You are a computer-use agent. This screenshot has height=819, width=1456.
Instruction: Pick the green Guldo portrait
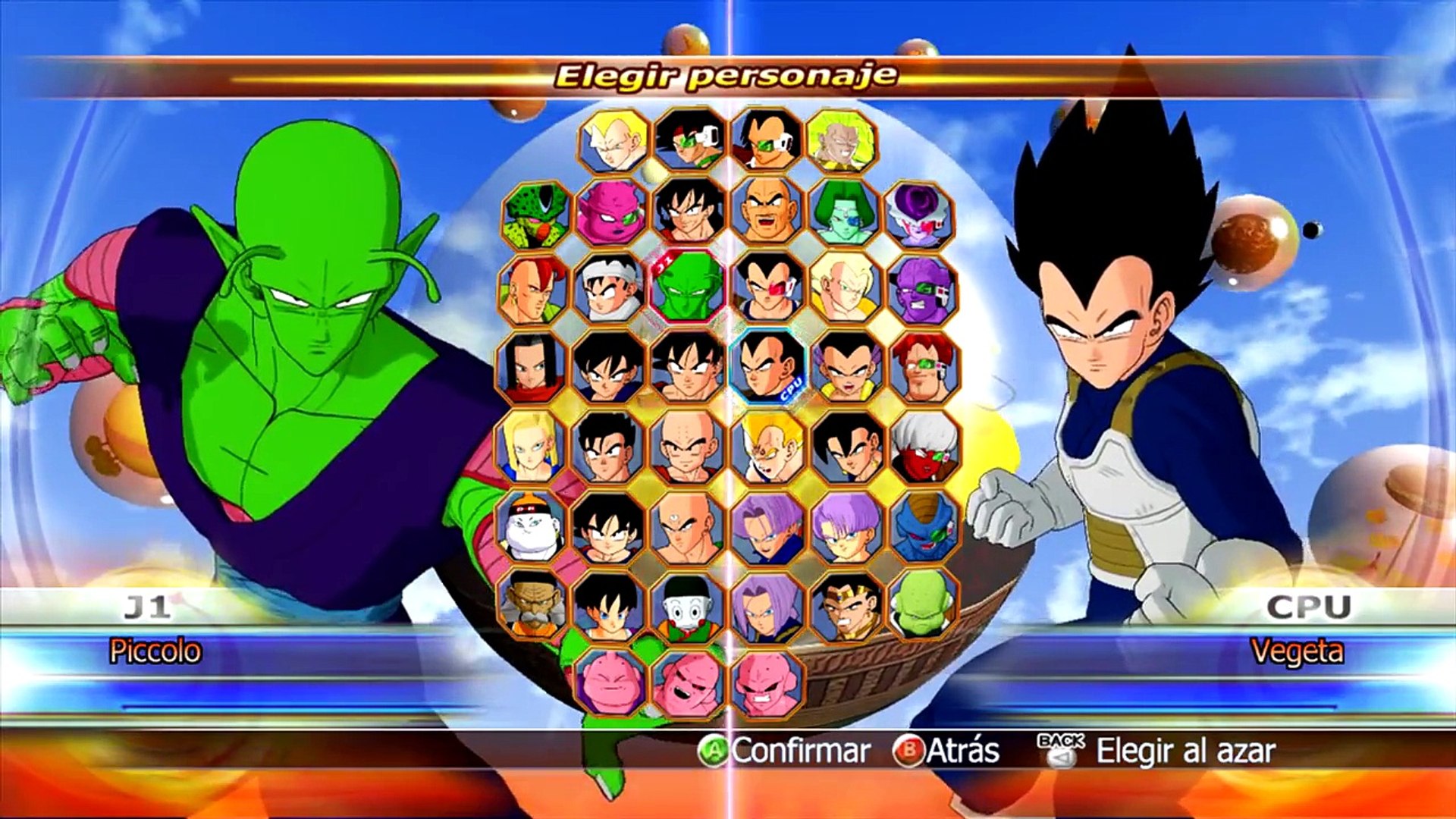point(923,604)
